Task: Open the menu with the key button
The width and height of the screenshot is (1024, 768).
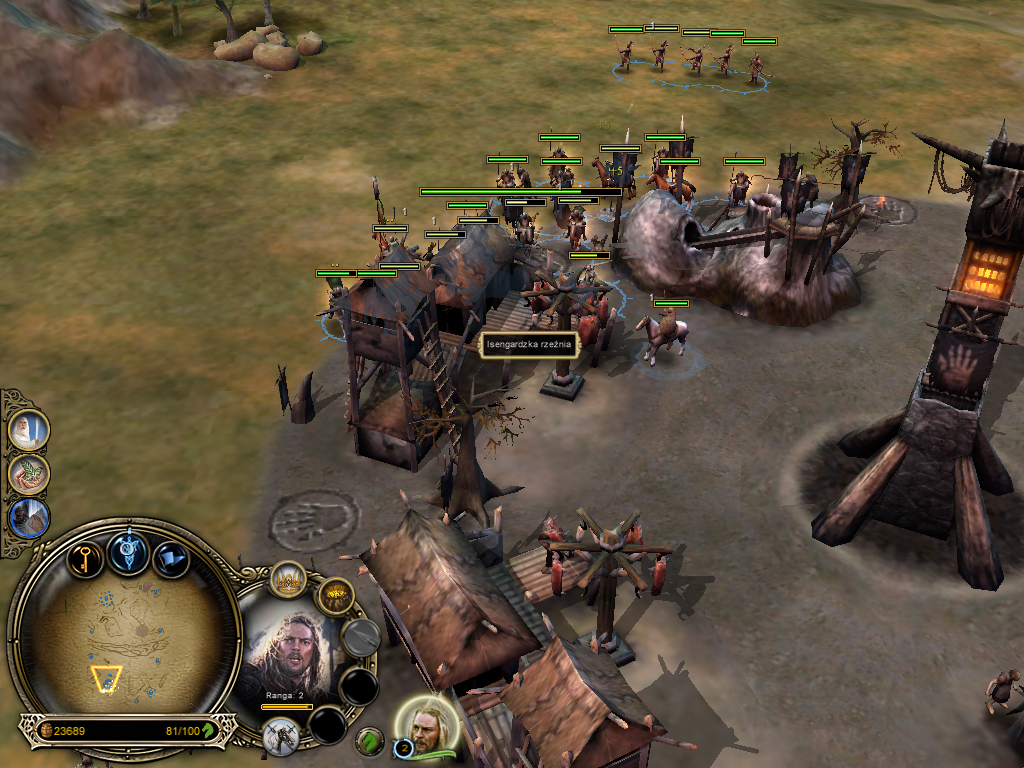Action: click(x=86, y=558)
